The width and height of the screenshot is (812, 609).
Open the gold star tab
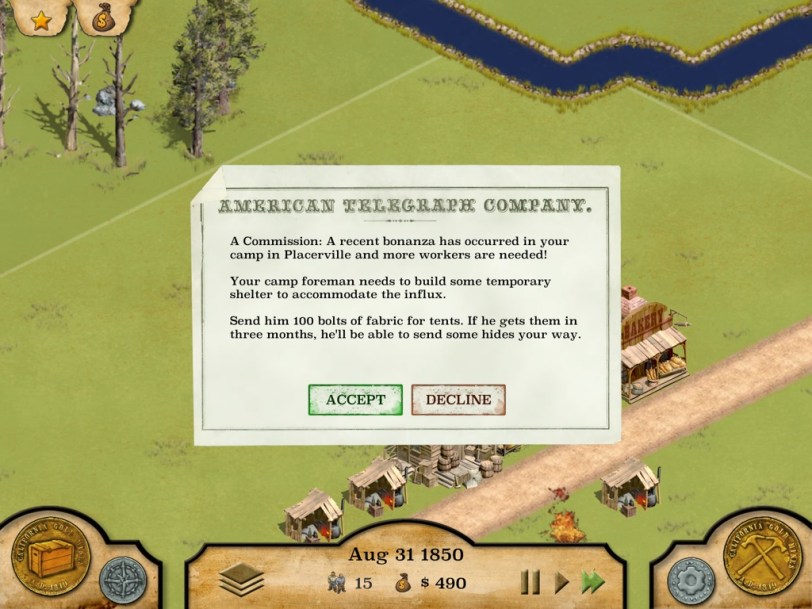point(41,18)
